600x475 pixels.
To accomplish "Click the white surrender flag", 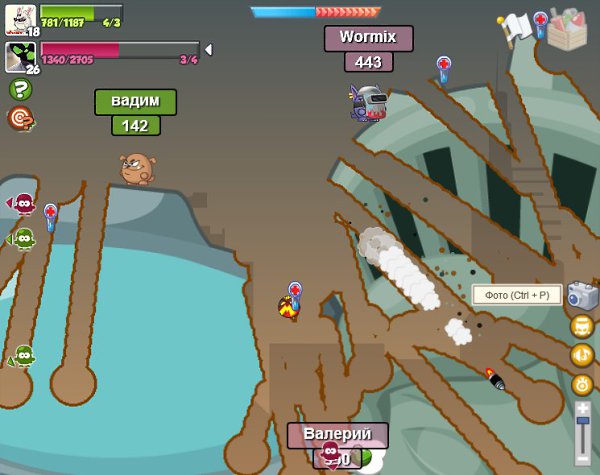I will click(x=515, y=28).
